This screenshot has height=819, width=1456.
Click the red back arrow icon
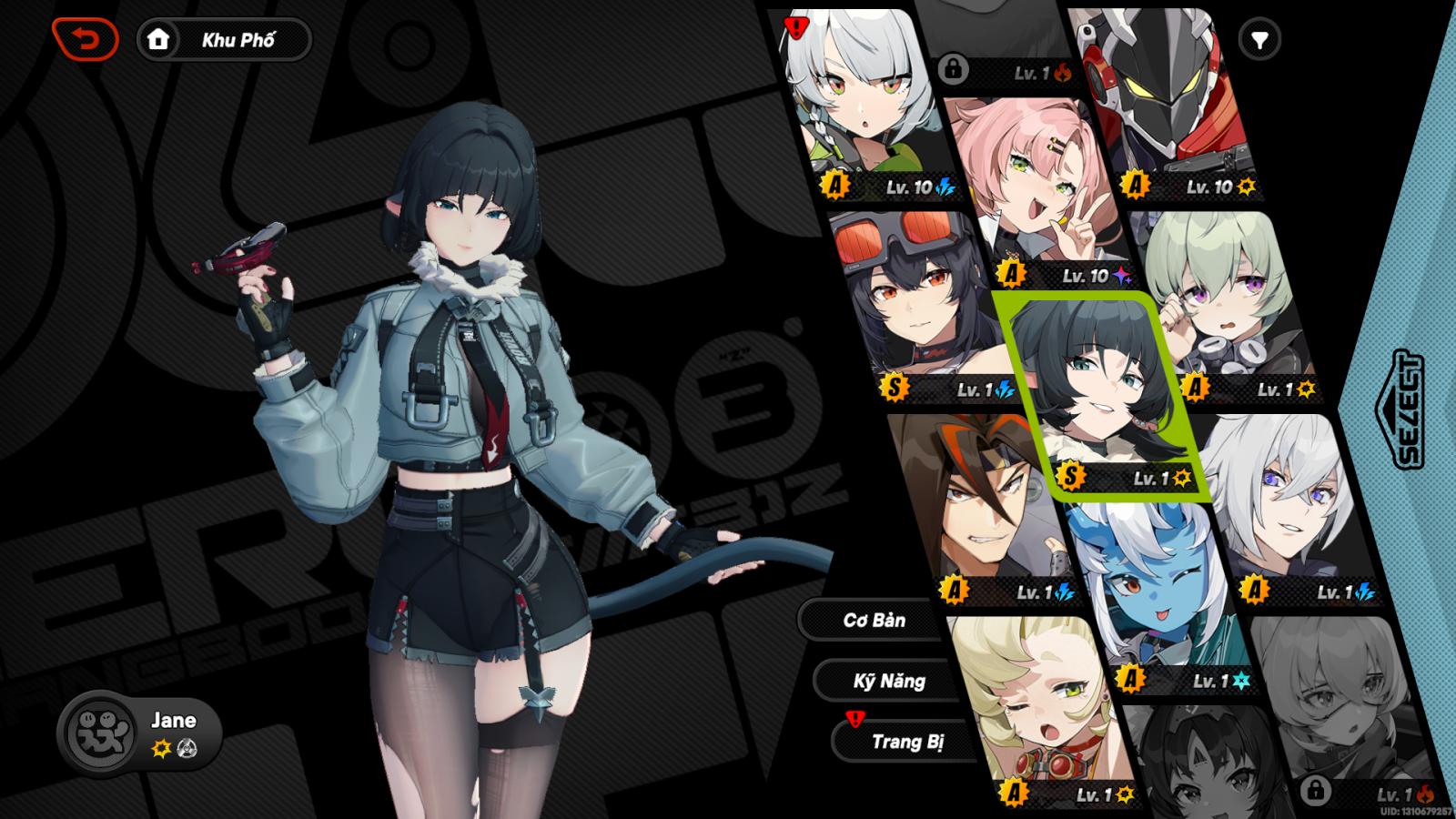pos(86,38)
